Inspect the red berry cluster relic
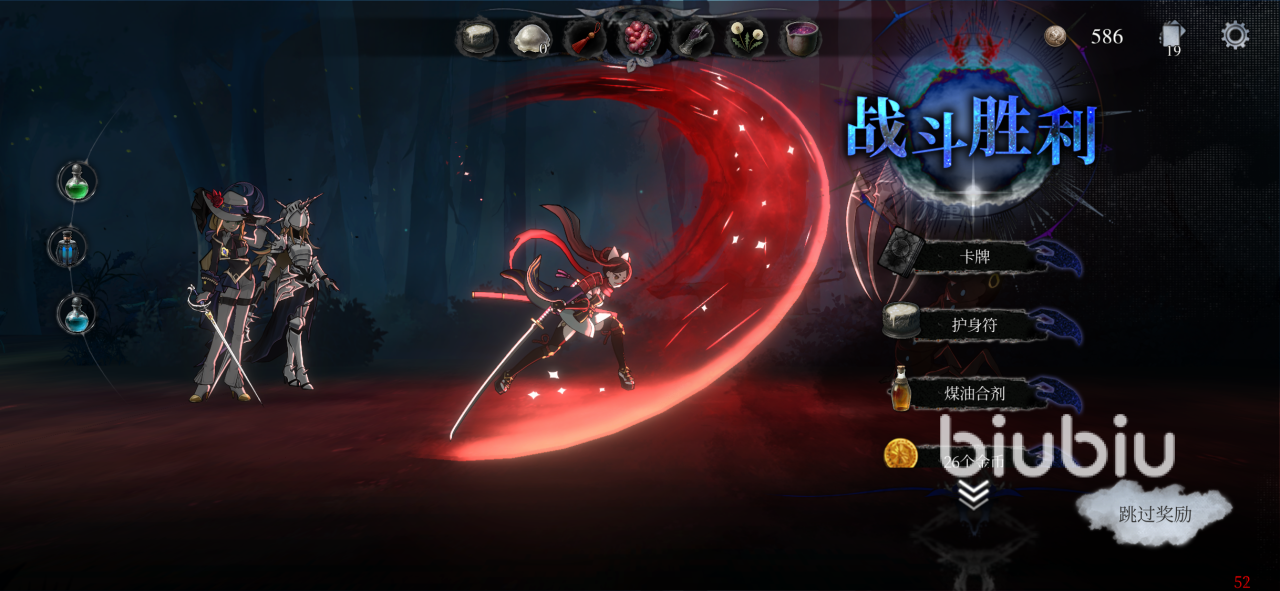Screen dimensions: 1280x591 click(x=638, y=38)
